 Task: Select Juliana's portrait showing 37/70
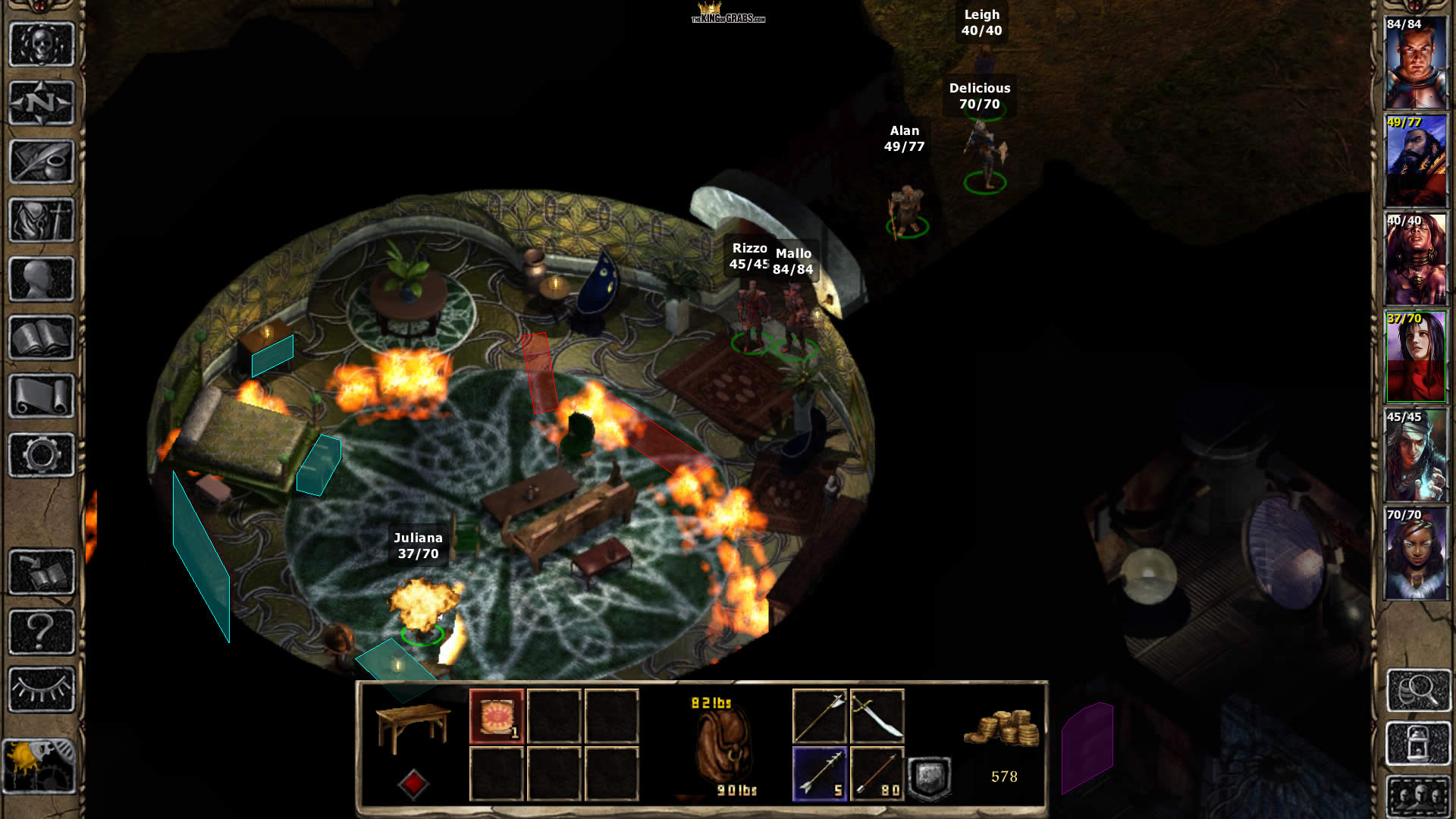(x=1416, y=357)
